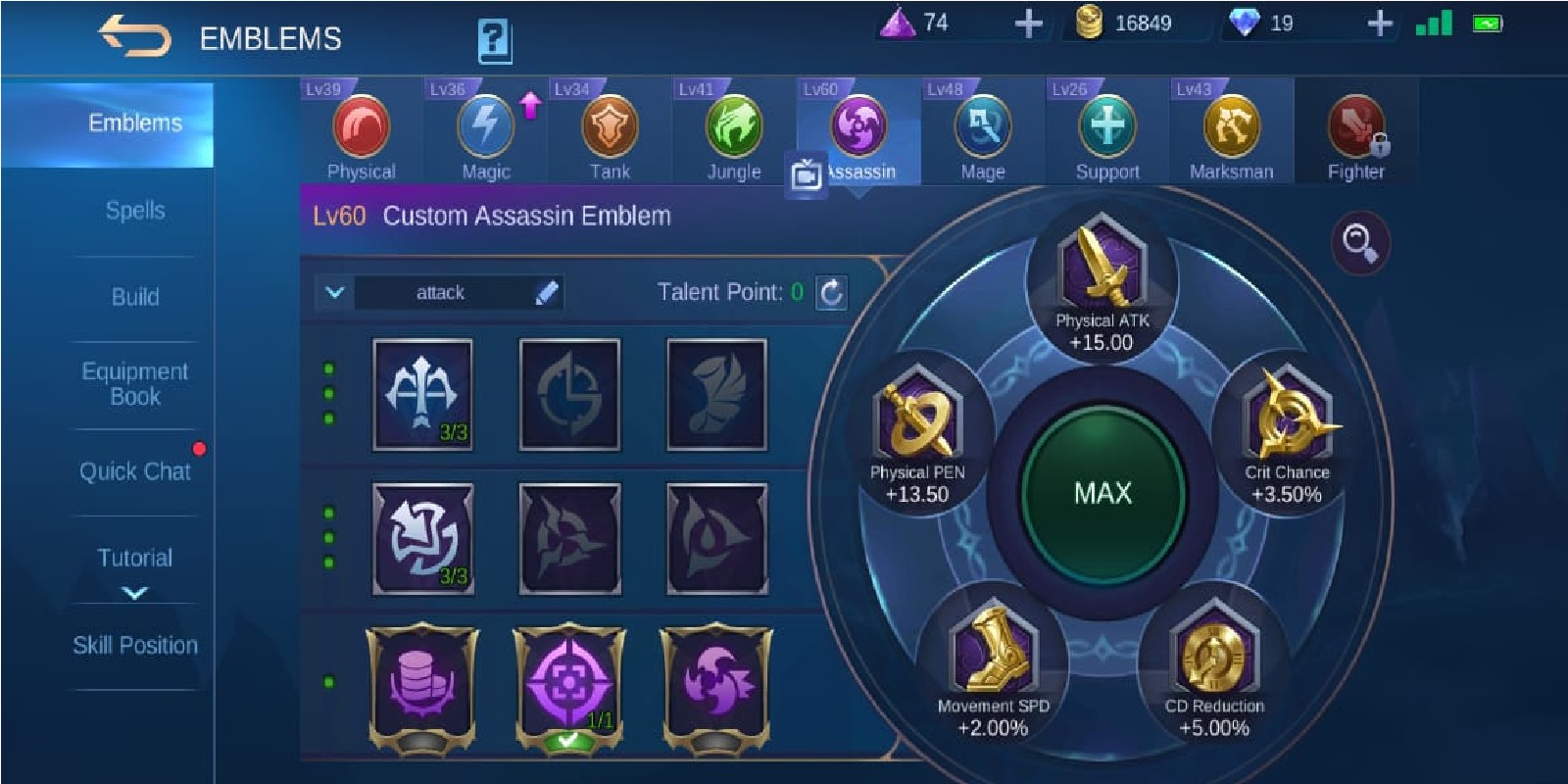The width and height of the screenshot is (1568, 784).
Task: Rename the attack setup using the pencil icon
Action: coord(547,291)
